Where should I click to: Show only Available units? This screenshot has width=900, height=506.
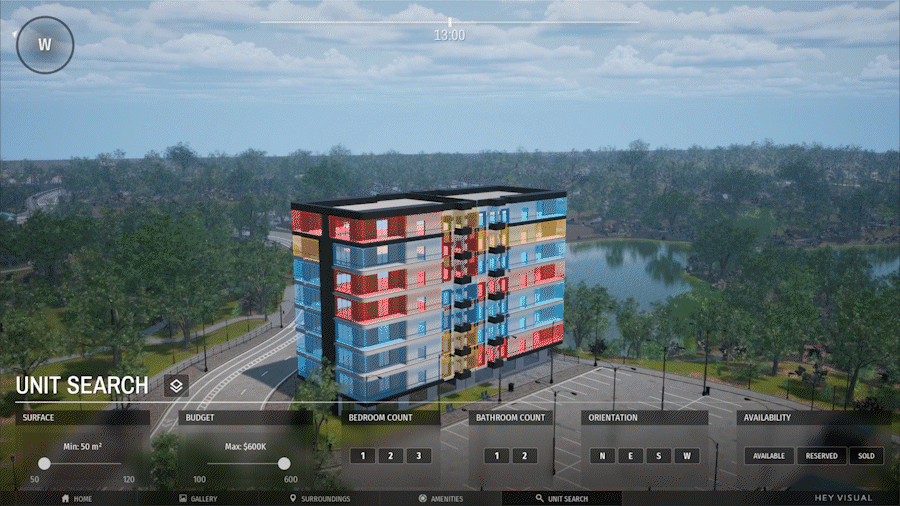point(768,456)
